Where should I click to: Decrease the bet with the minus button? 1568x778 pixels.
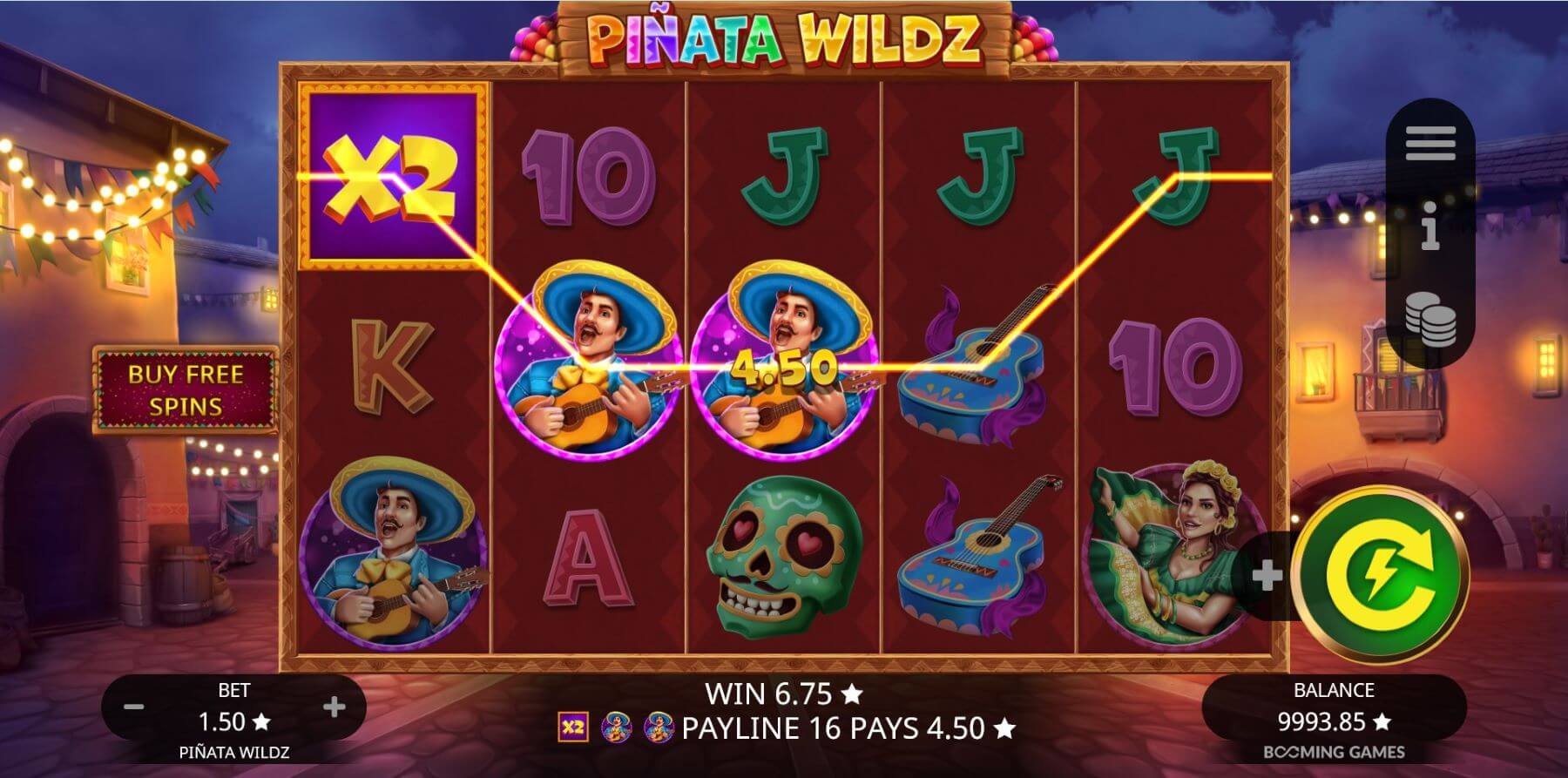point(133,707)
